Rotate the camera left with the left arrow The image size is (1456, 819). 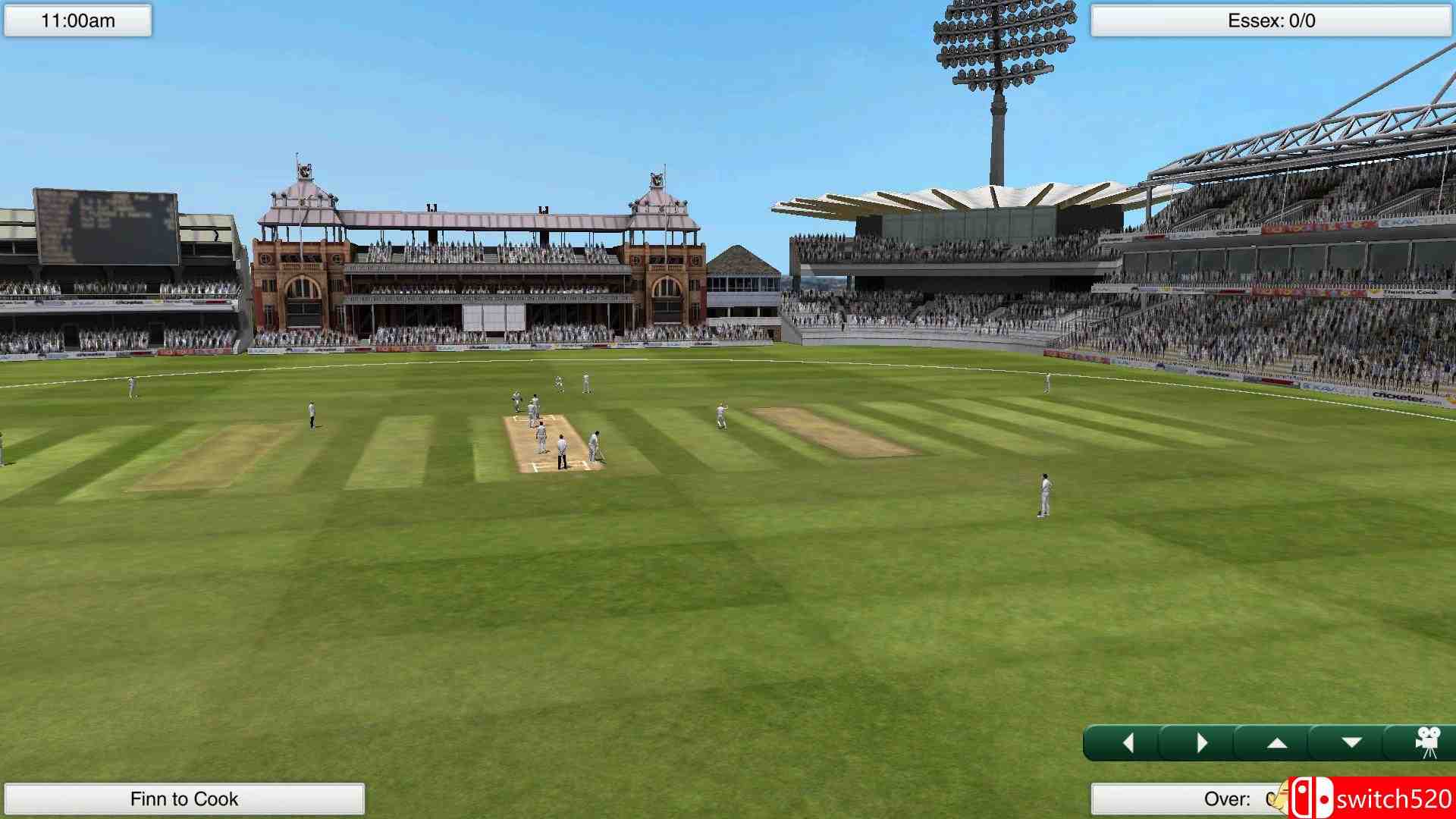1128,743
